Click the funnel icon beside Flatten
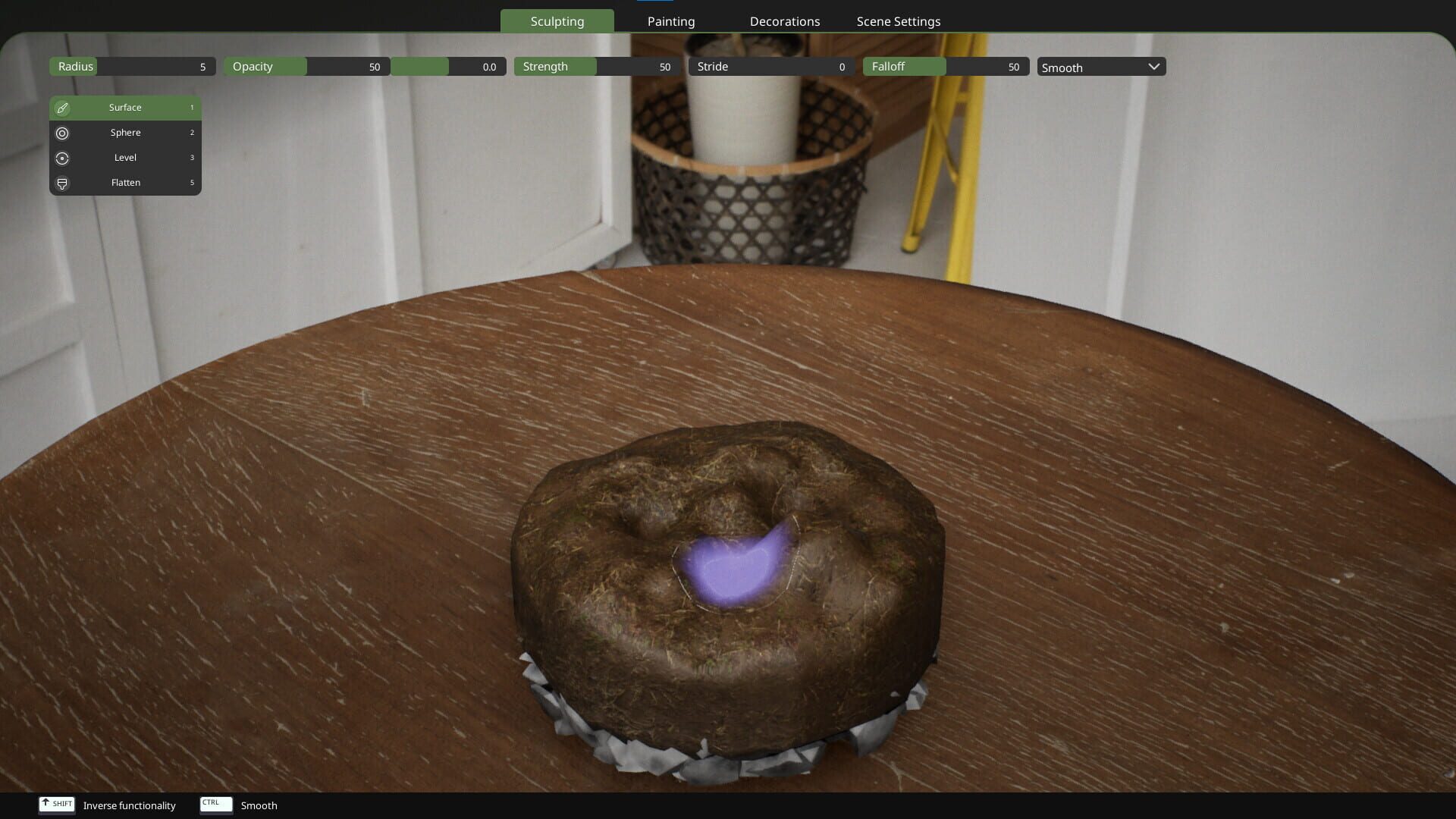The image size is (1456, 819). [61, 182]
